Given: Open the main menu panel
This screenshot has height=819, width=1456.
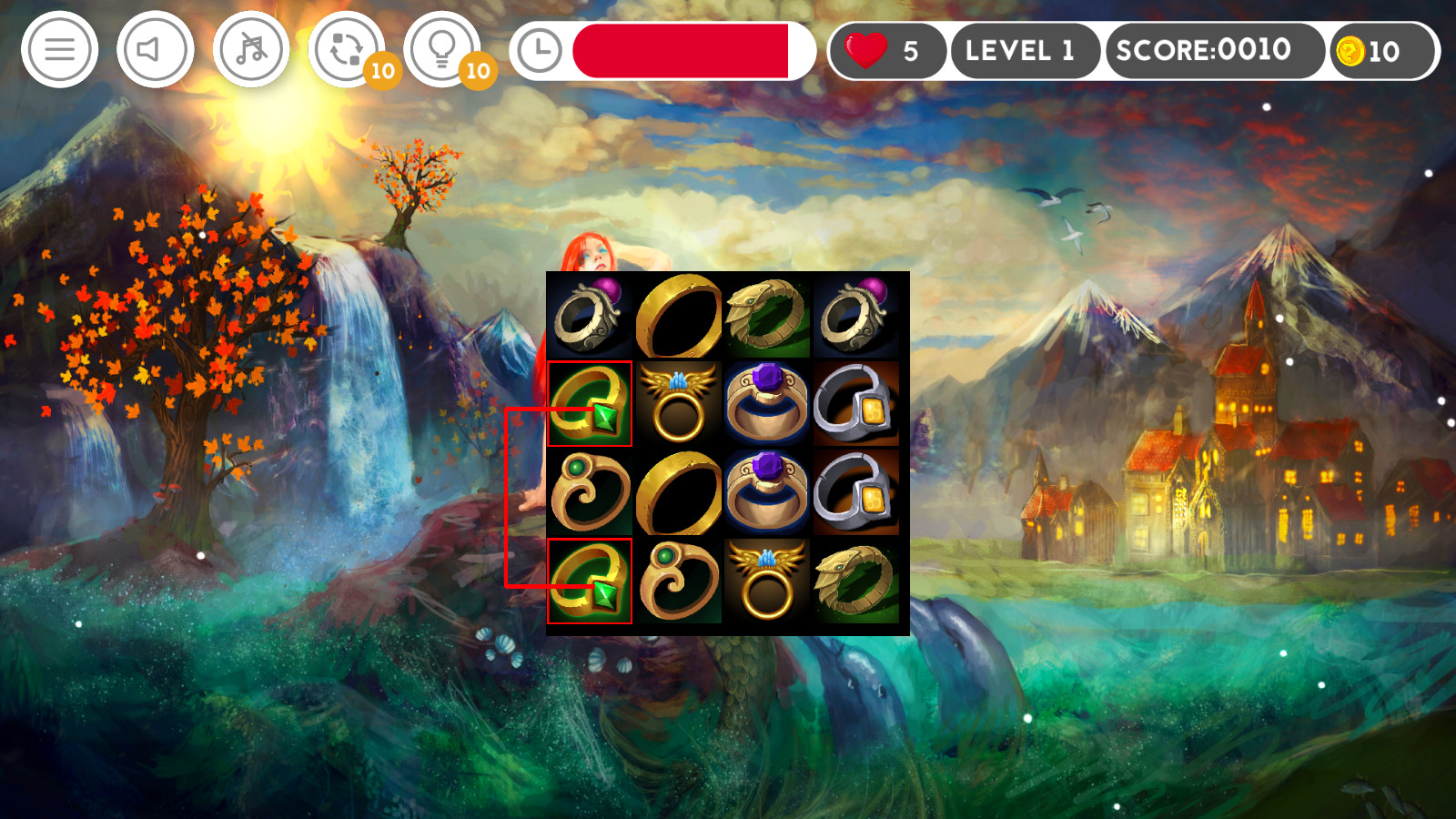Looking at the screenshot, I should tap(59, 49).
